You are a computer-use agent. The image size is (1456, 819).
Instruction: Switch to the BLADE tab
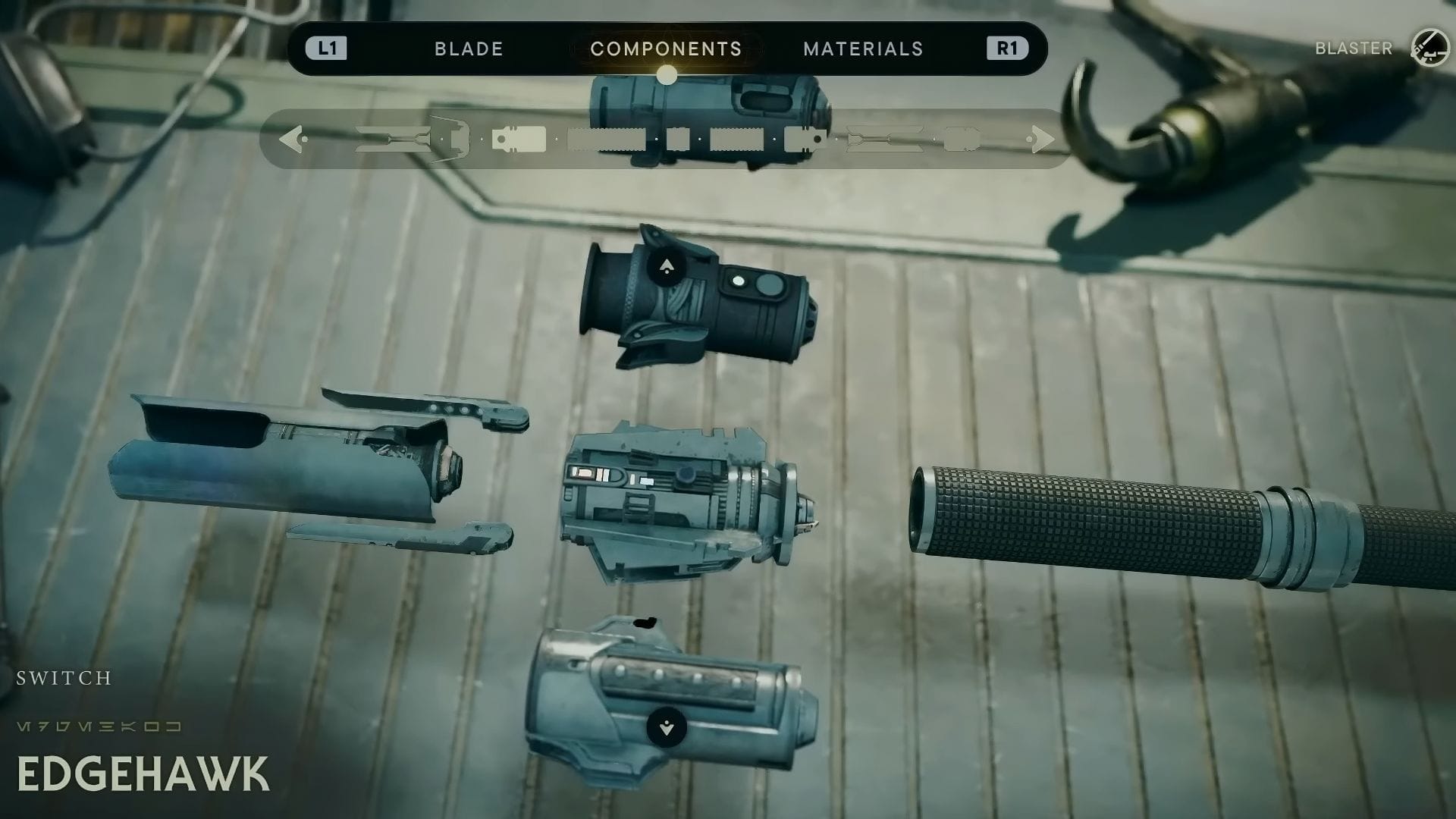pyautogui.click(x=468, y=49)
